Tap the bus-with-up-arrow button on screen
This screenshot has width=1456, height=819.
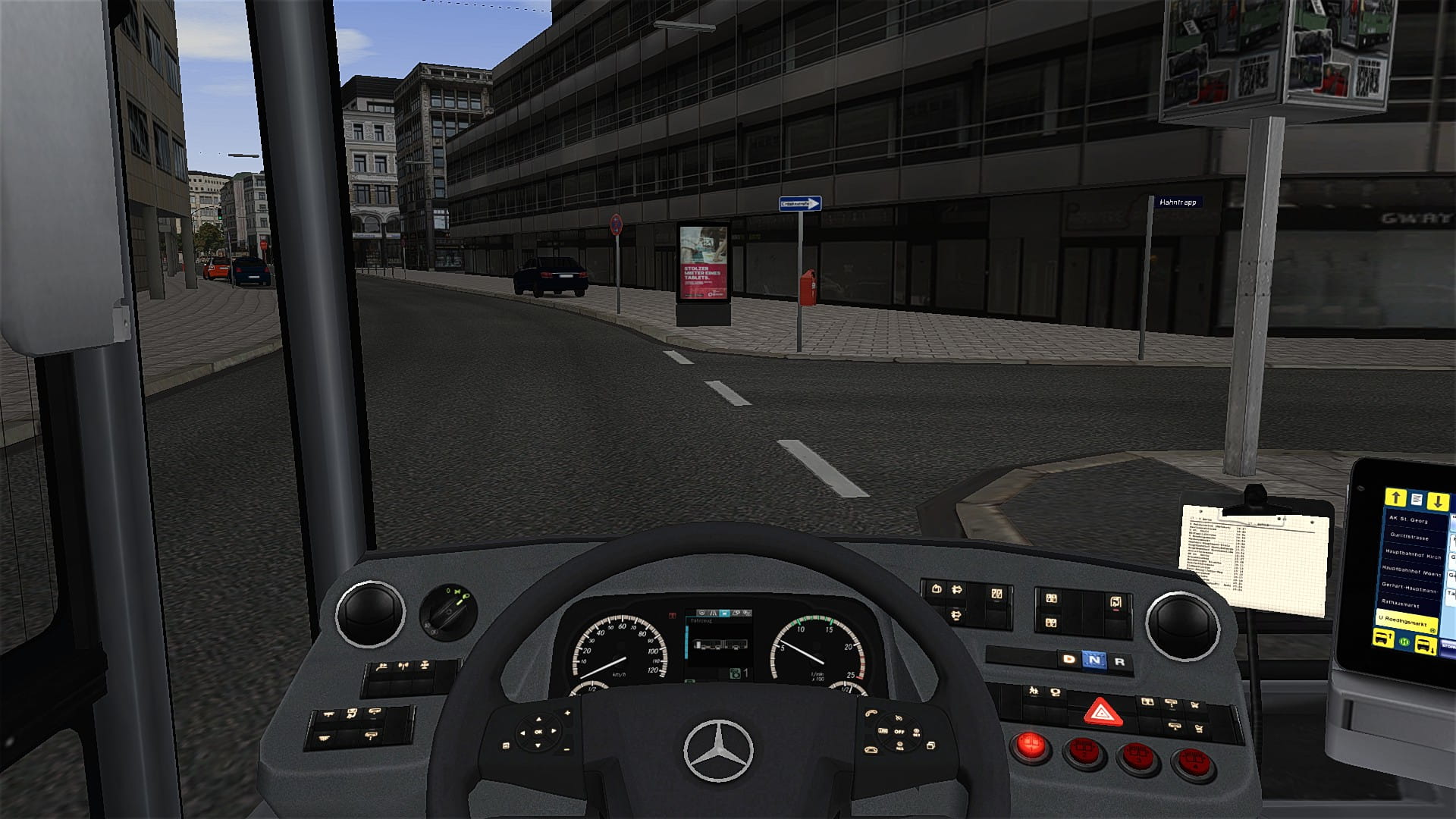[x=1382, y=639]
